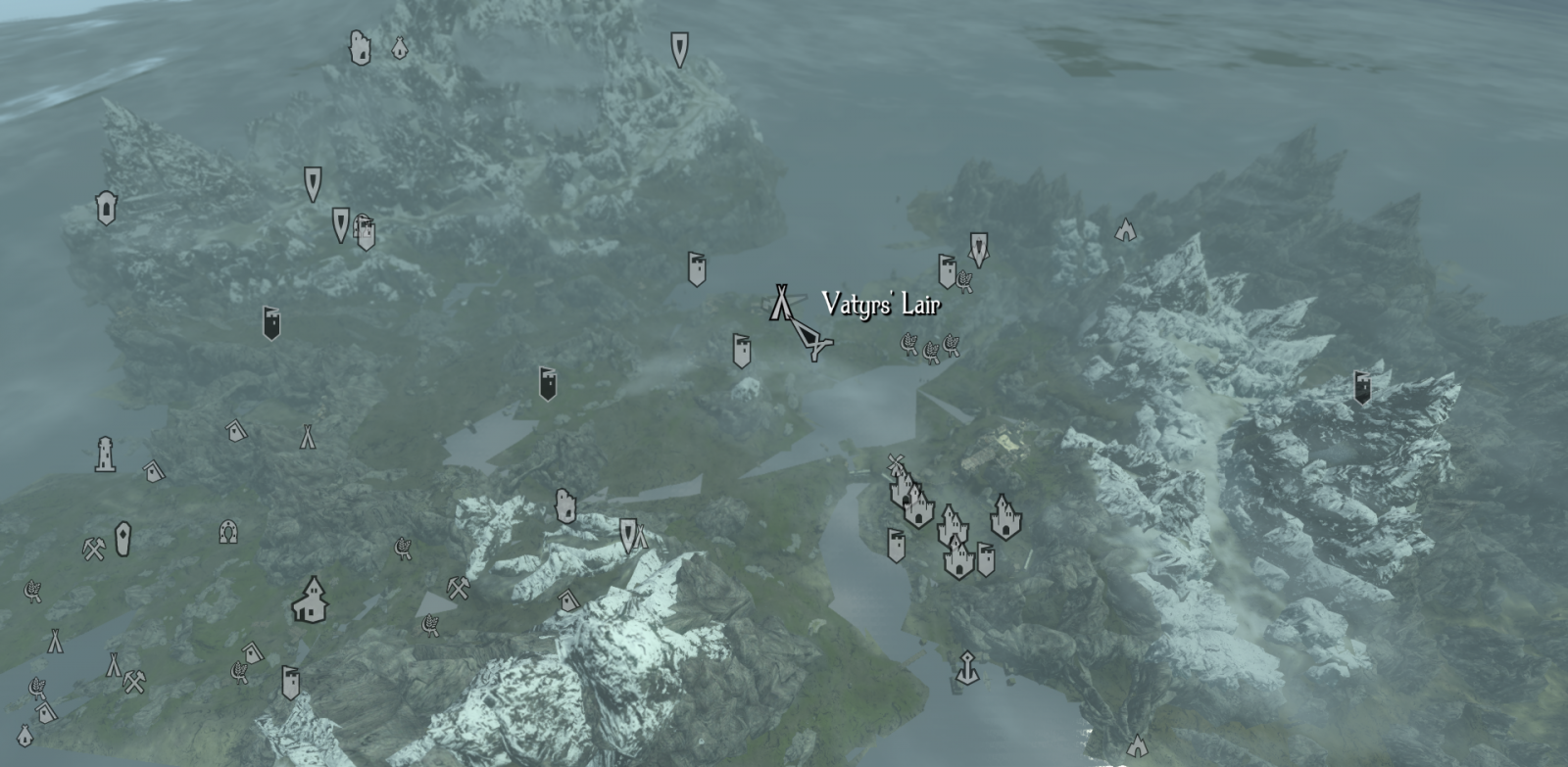Select the cave marker on the western coast
The height and width of the screenshot is (767, 1568).
tap(106, 208)
